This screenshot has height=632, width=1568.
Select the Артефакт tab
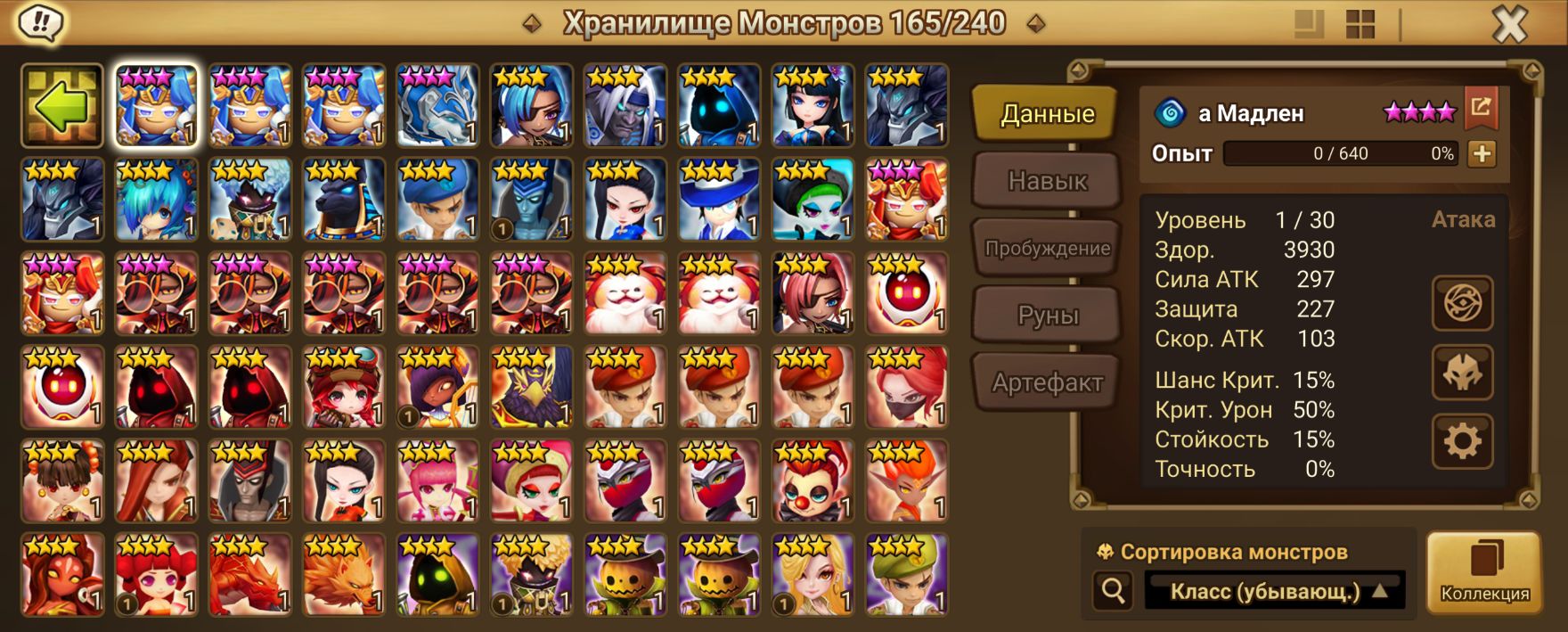[1047, 383]
